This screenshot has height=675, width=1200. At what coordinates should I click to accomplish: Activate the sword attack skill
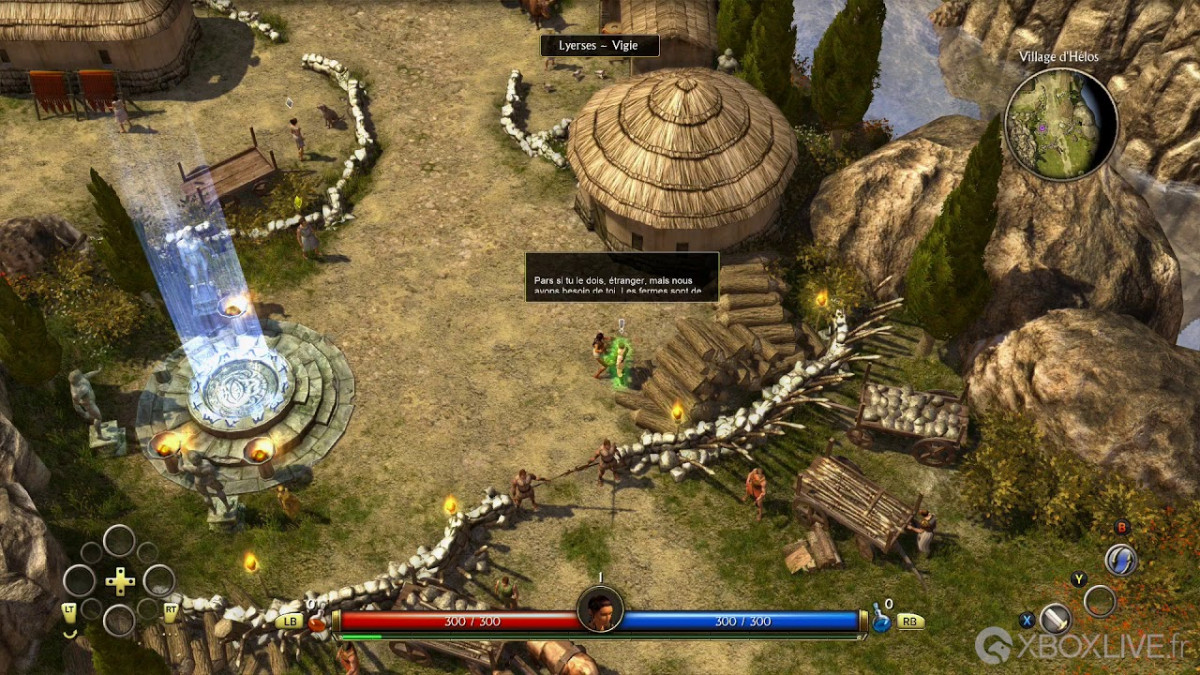(1055, 618)
